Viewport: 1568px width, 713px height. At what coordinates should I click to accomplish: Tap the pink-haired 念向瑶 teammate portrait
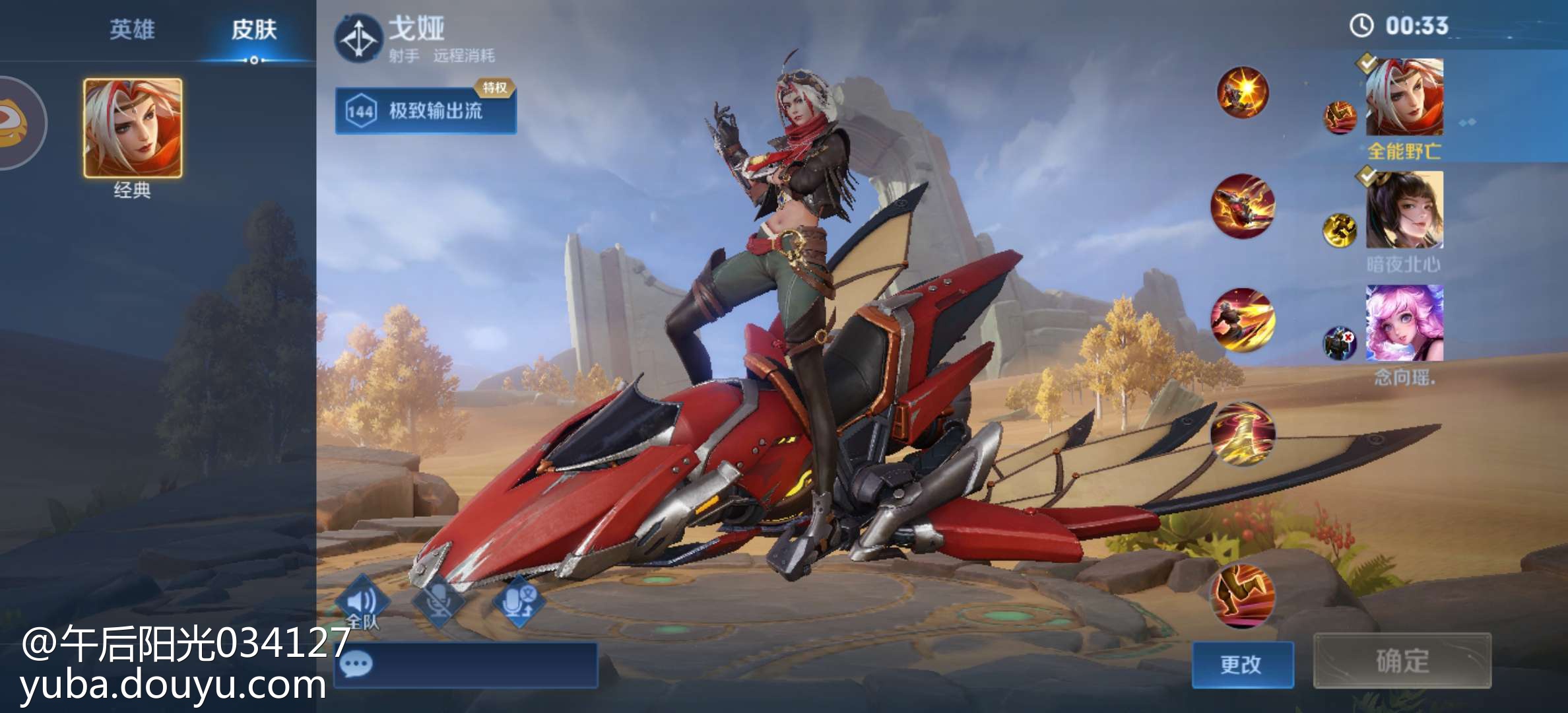(x=1404, y=323)
